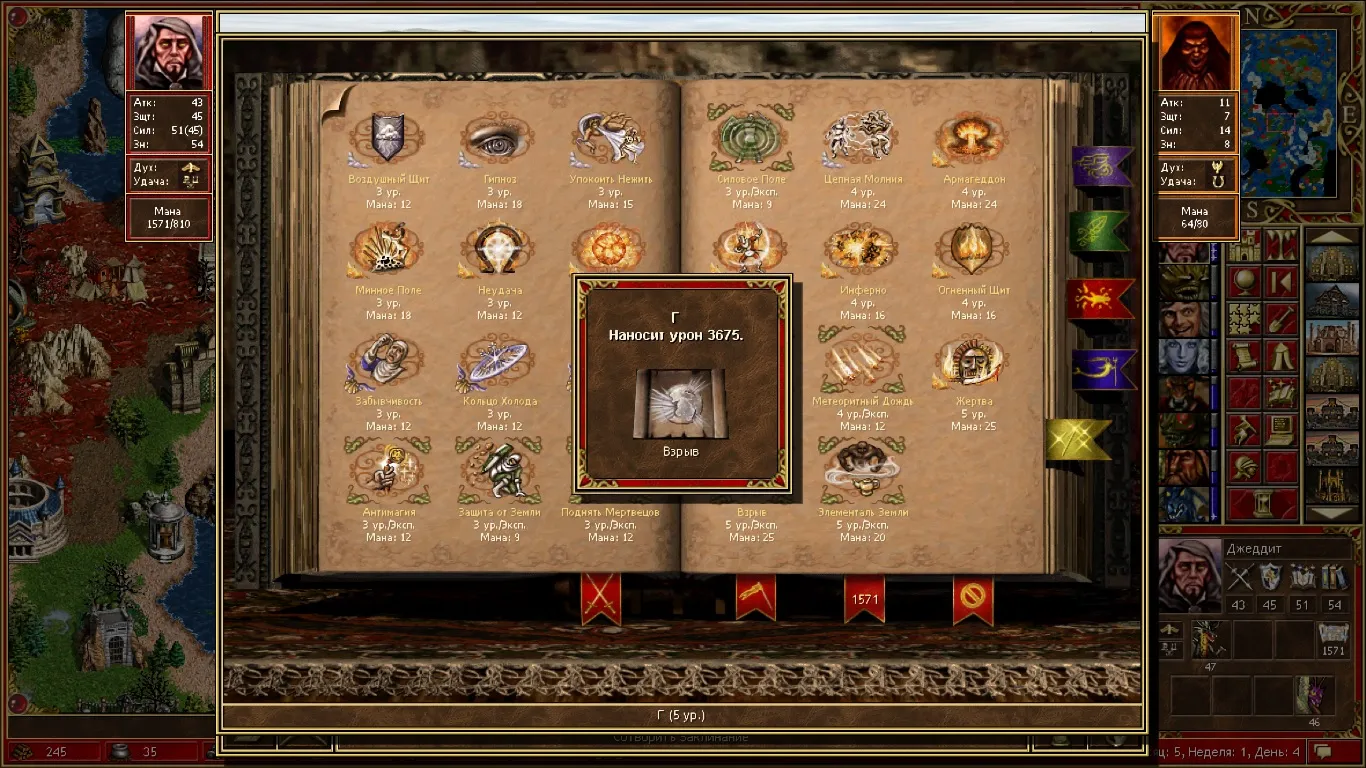1366x768 pixels.
Task: Pick the Элементаль Земли spell
Action: (x=862, y=471)
